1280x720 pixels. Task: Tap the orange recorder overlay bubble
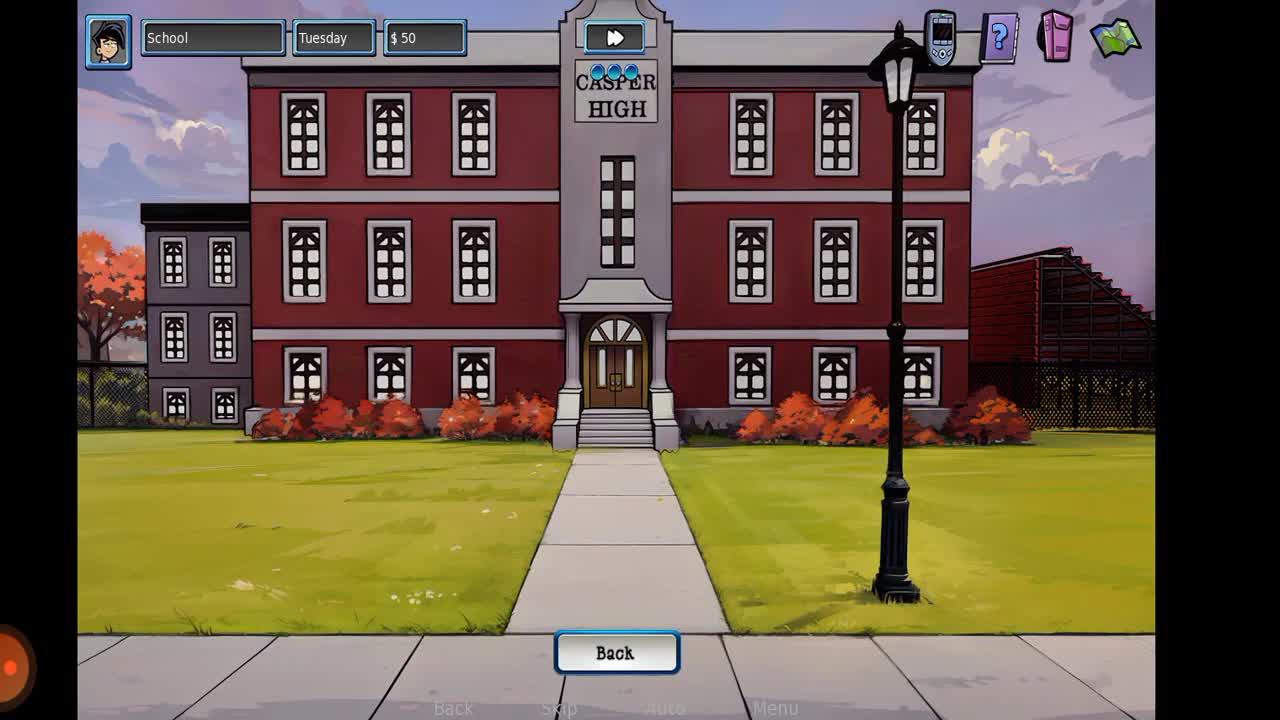[12, 667]
